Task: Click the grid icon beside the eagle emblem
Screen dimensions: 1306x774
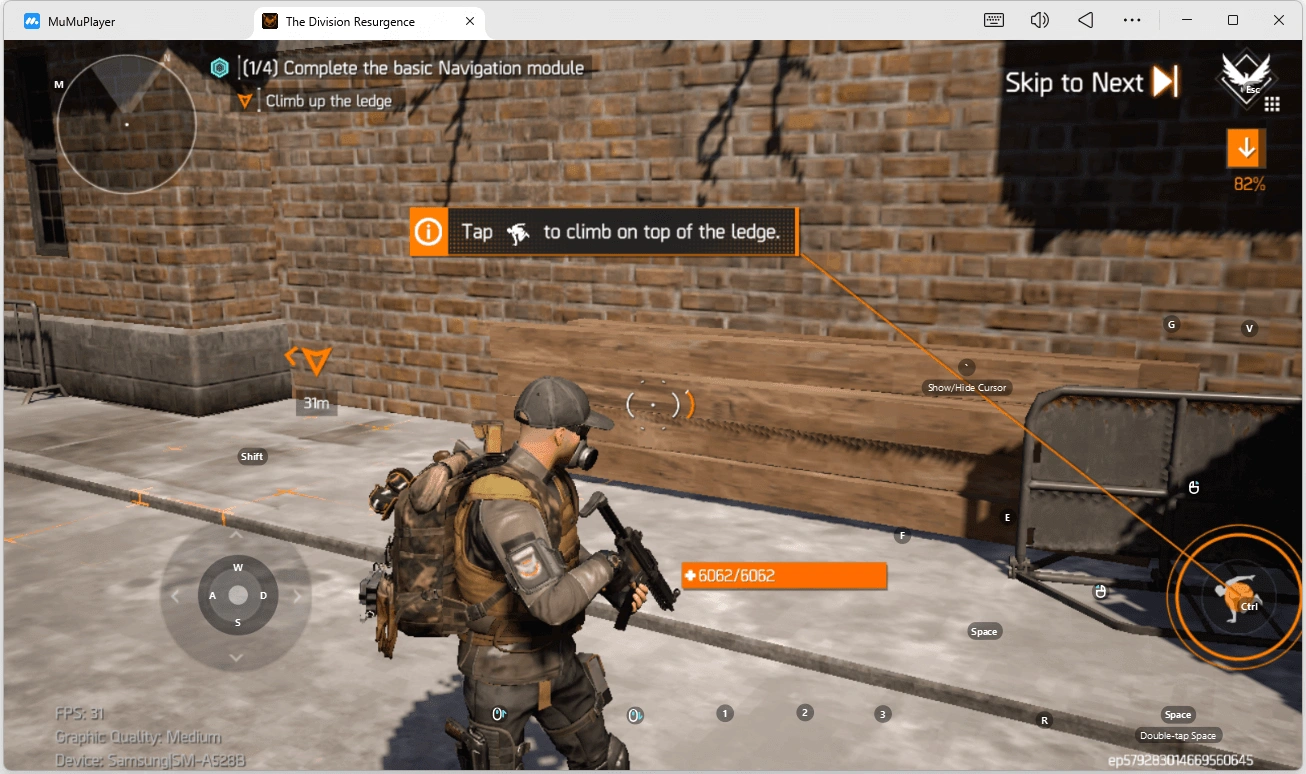Action: [1272, 104]
